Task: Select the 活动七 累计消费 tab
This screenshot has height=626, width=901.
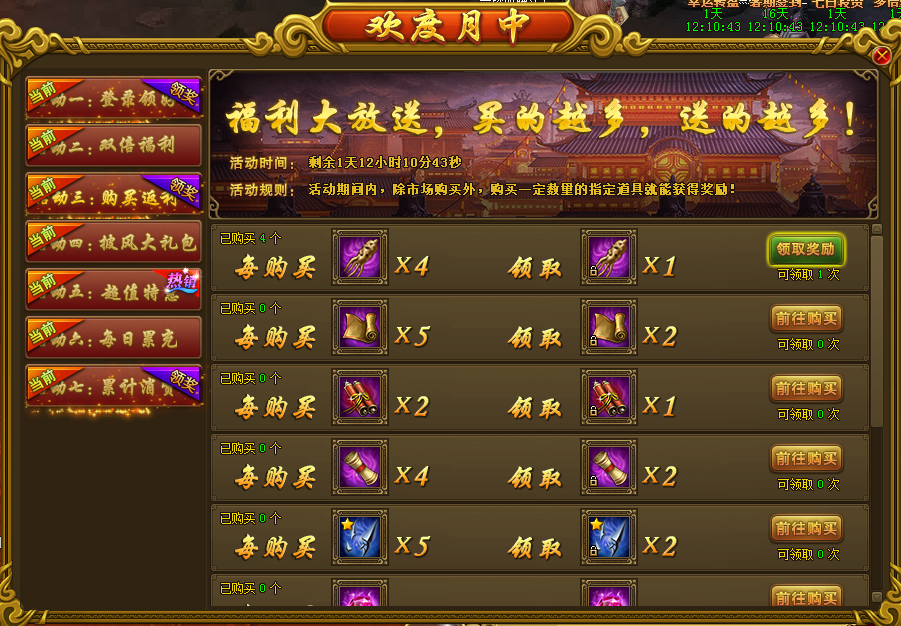Action: [114, 386]
